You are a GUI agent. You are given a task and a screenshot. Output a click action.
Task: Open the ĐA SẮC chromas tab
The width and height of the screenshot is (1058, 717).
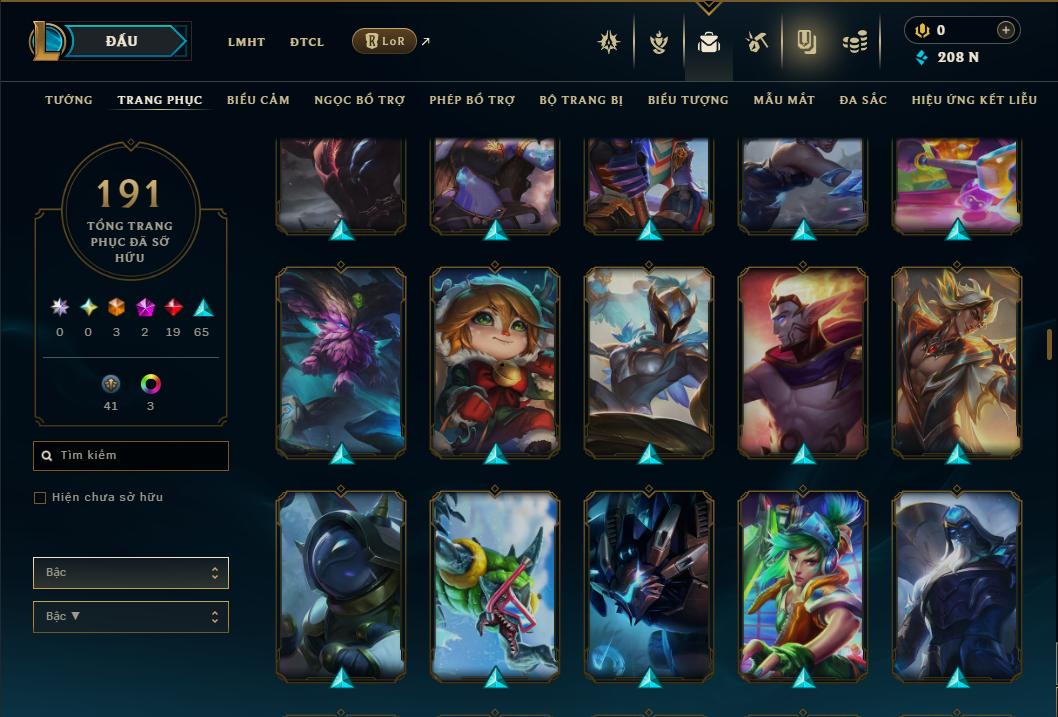[863, 100]
